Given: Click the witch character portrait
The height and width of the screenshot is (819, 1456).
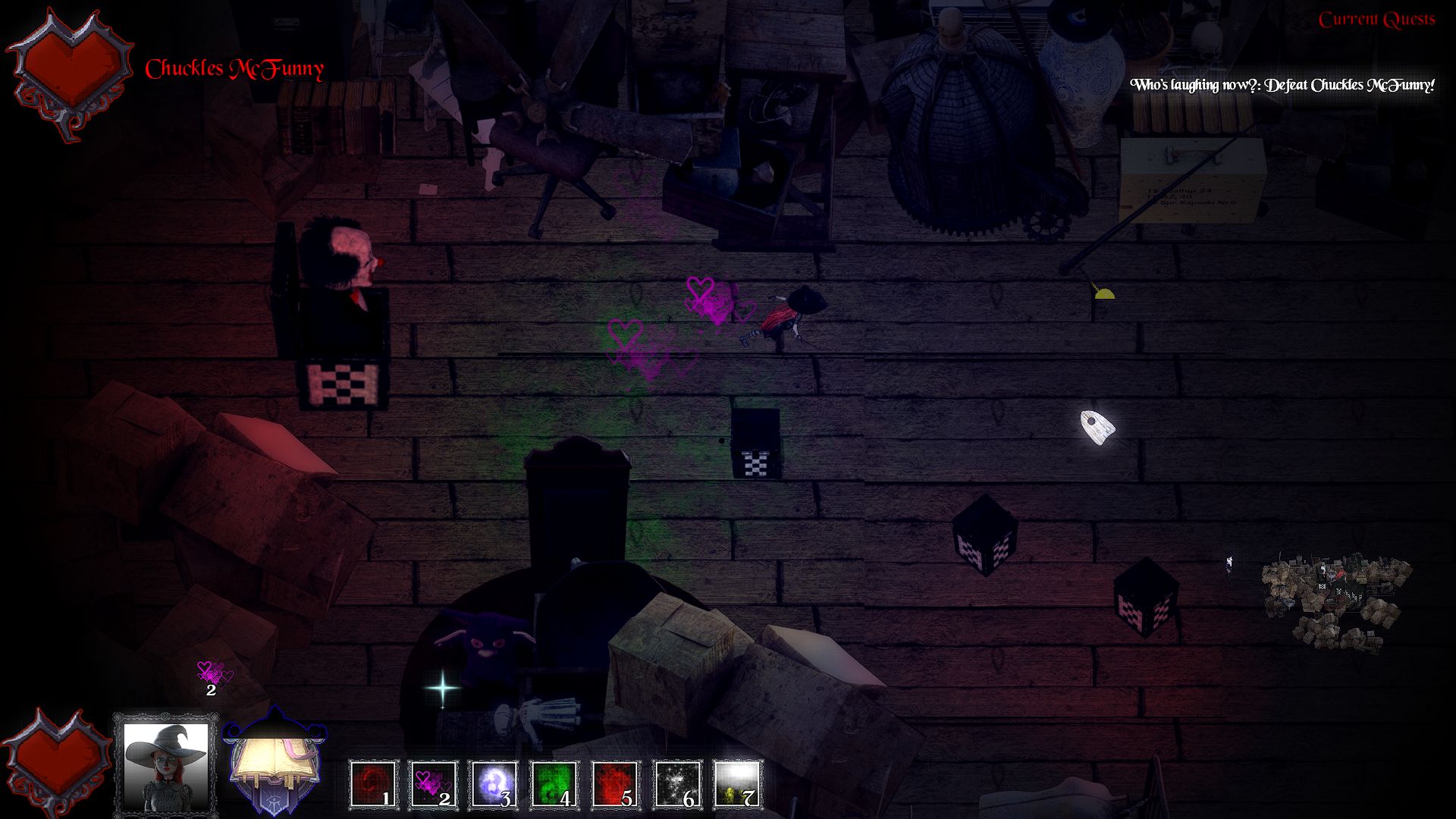Looking at the screenshot, I should tap(166, 766).
